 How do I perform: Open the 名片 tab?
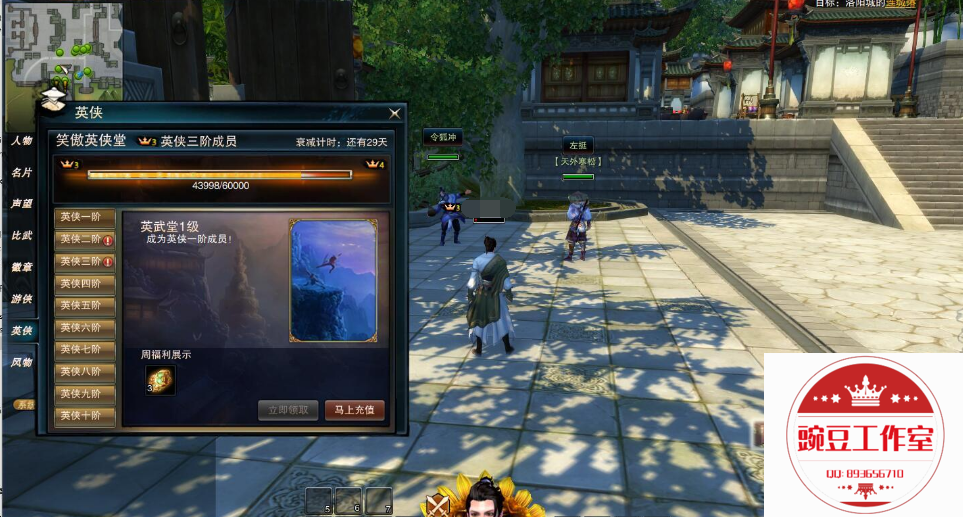pyautogui.click(x=21, y=173)
